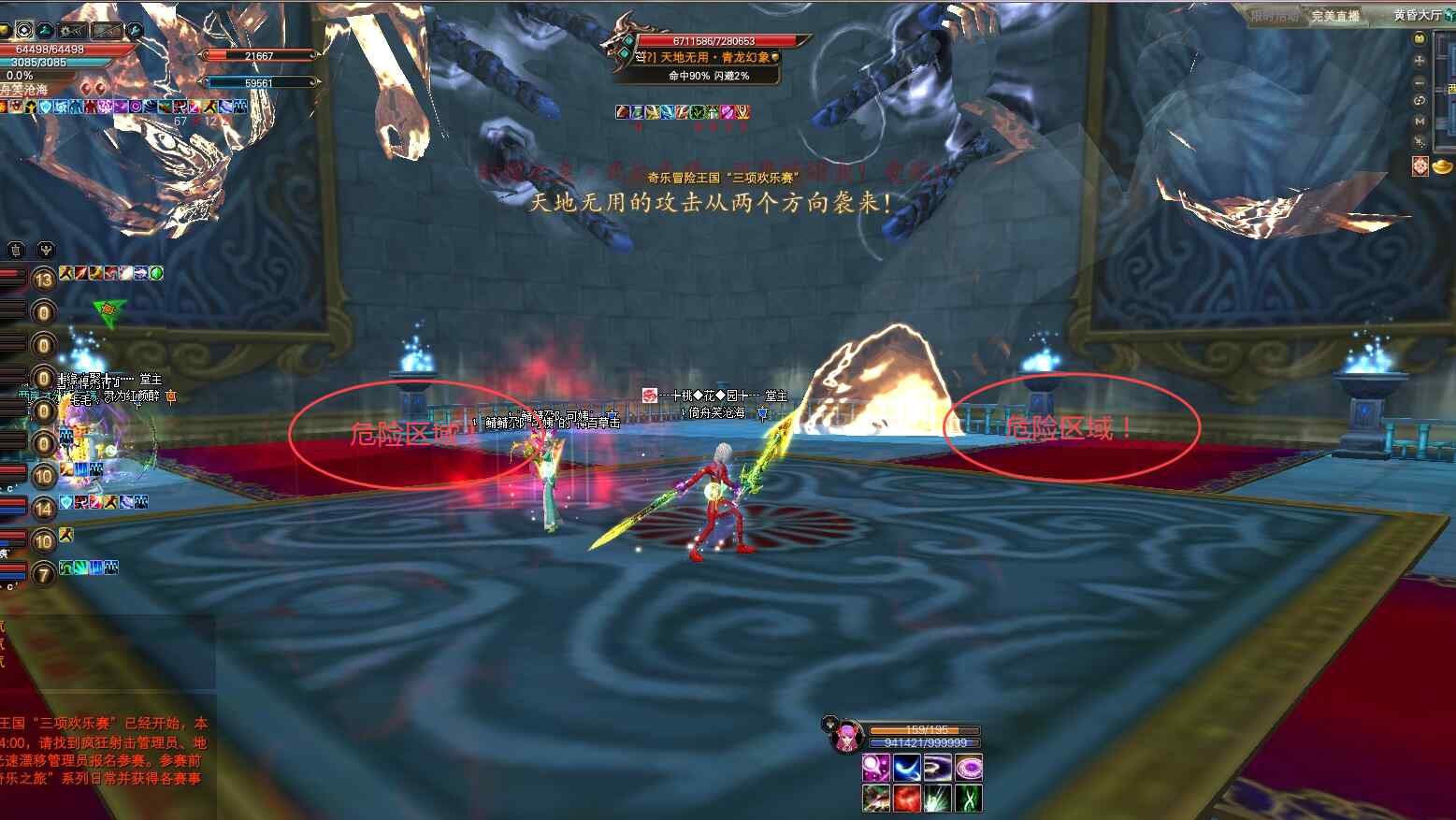Select party member numbered 14

pyautogui.click(x=43, y=509)
